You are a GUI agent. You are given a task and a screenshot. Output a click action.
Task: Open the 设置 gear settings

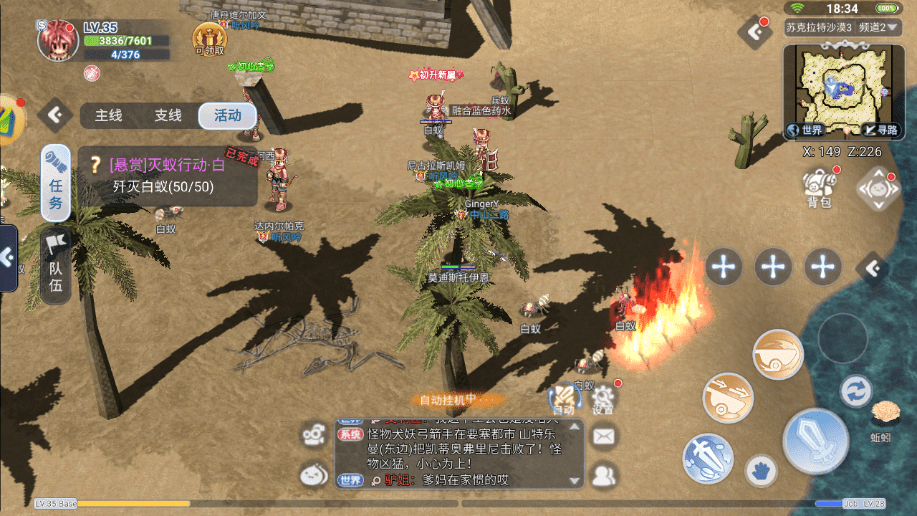click(602, 396)
